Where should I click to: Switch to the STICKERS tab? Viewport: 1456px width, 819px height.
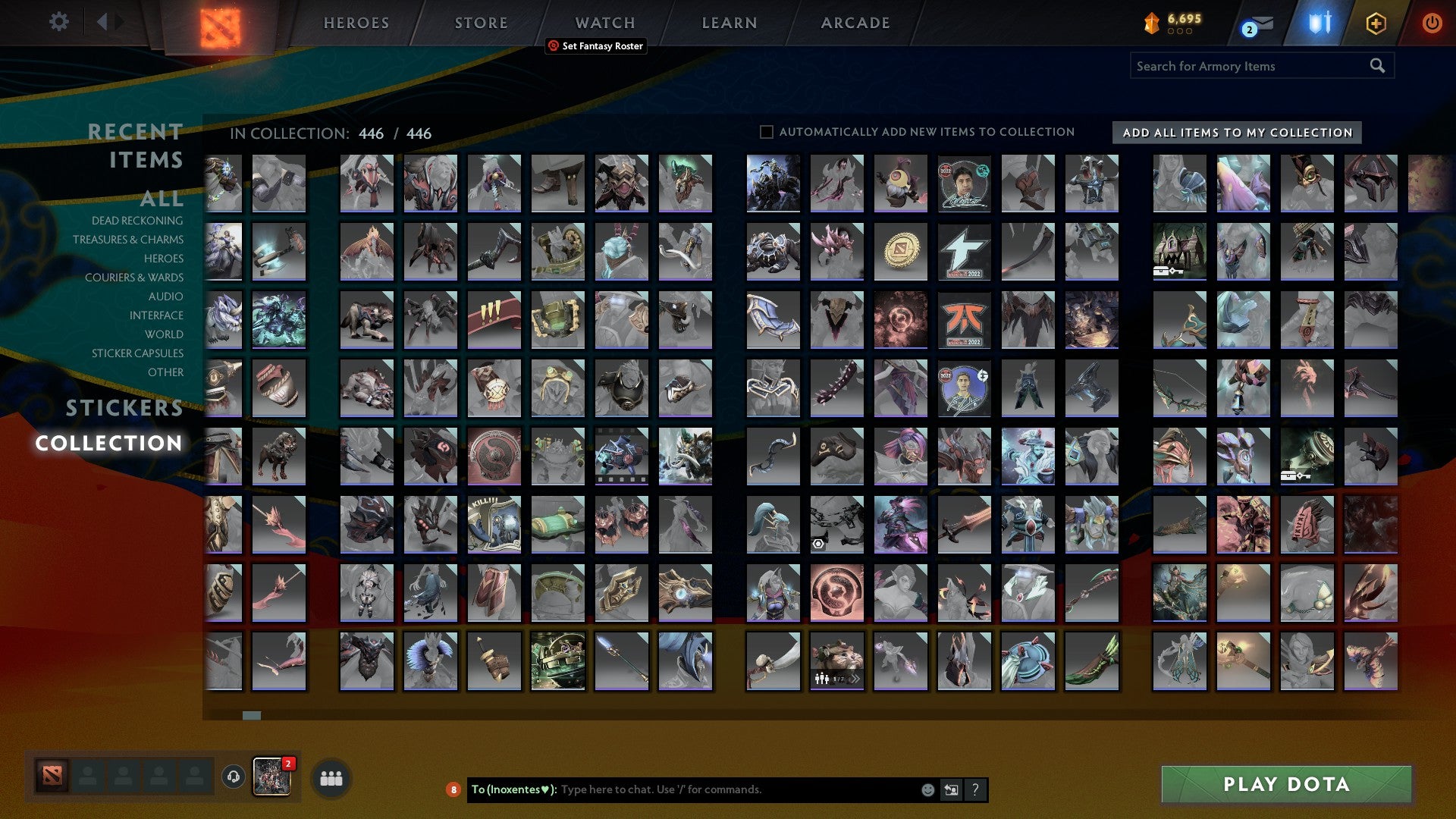click(124, 409)
